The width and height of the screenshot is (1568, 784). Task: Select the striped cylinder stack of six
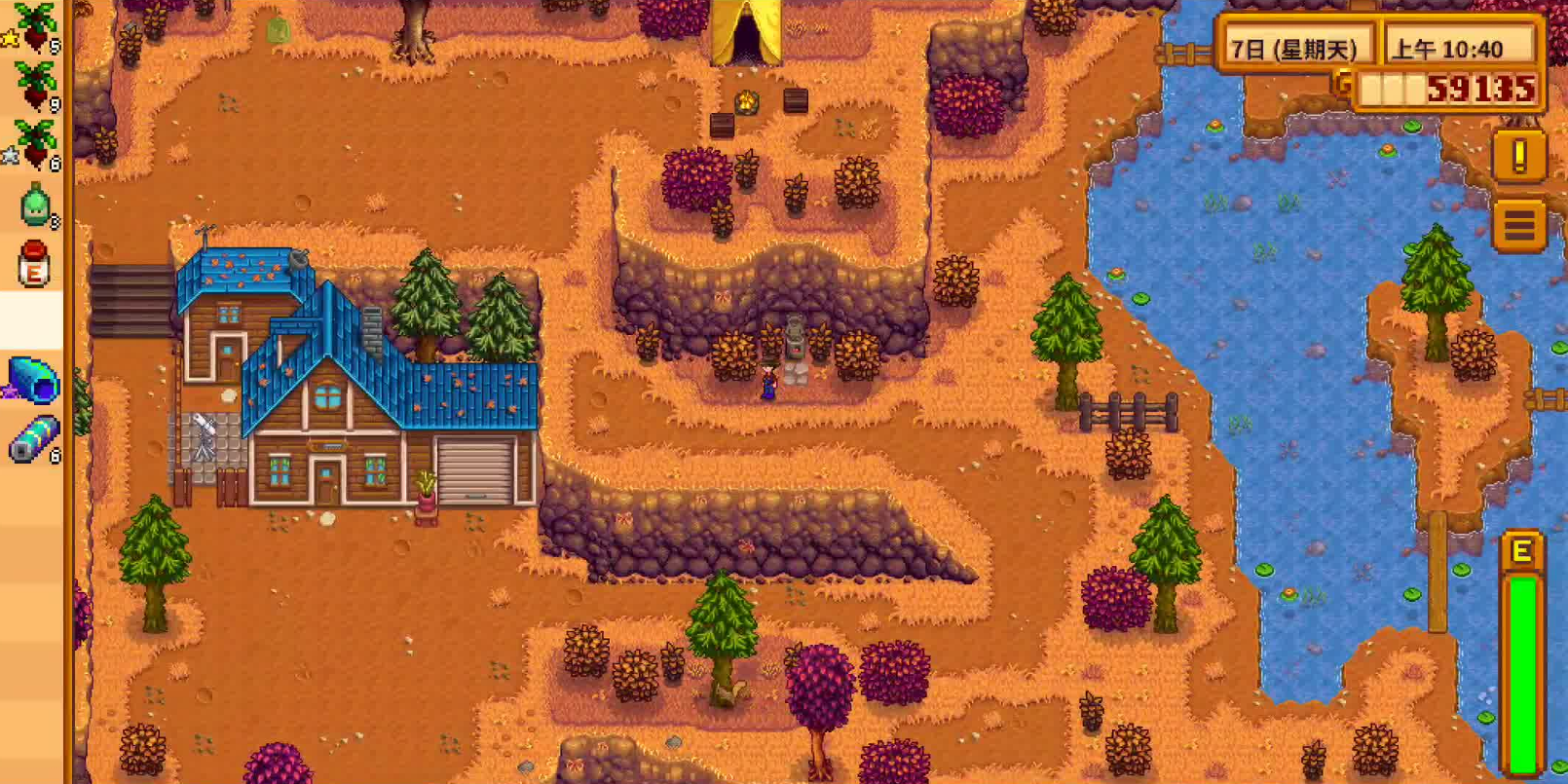pyautogui.click(x=34, y=438)
